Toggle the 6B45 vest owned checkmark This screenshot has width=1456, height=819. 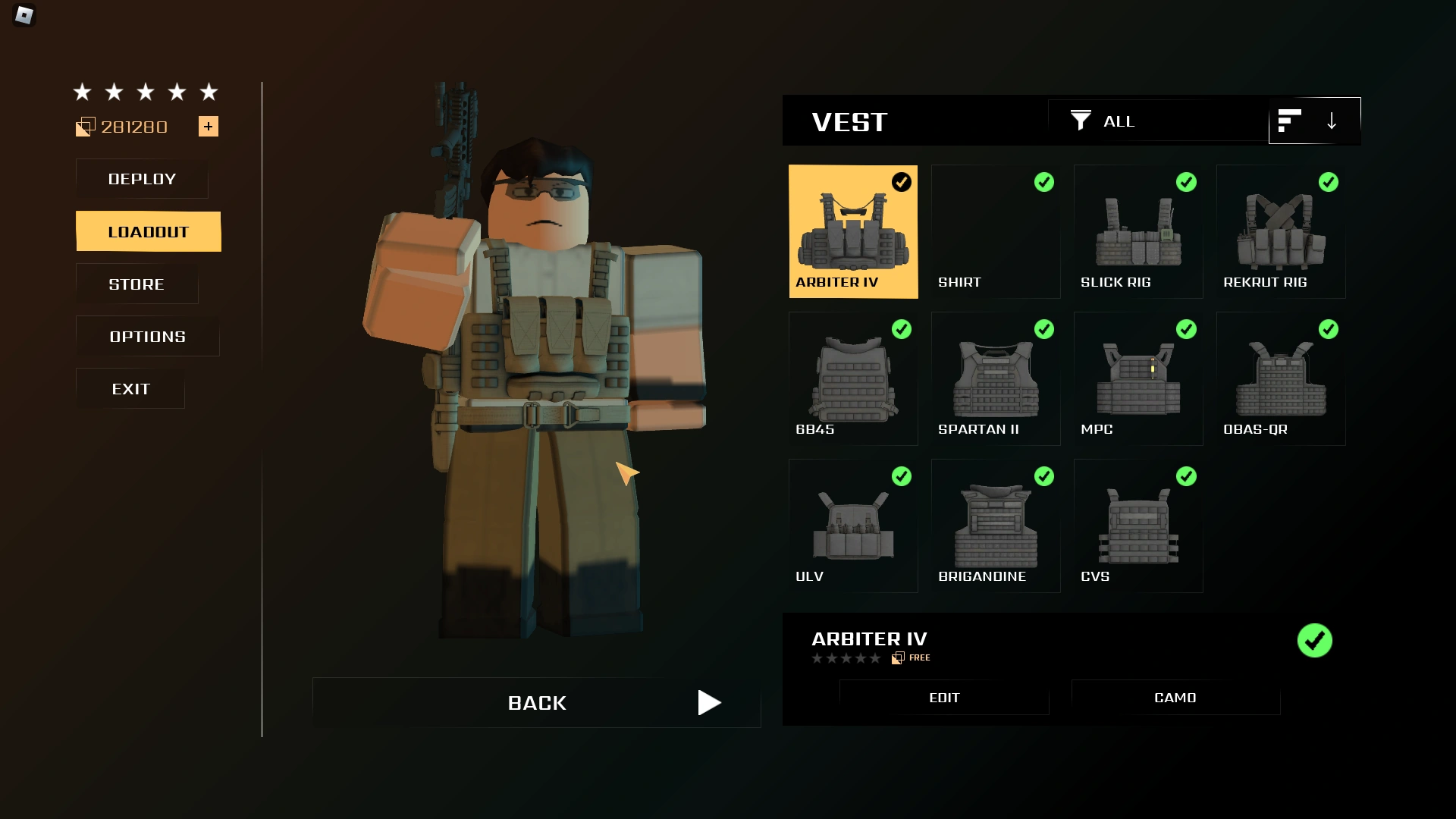point(902,329)
